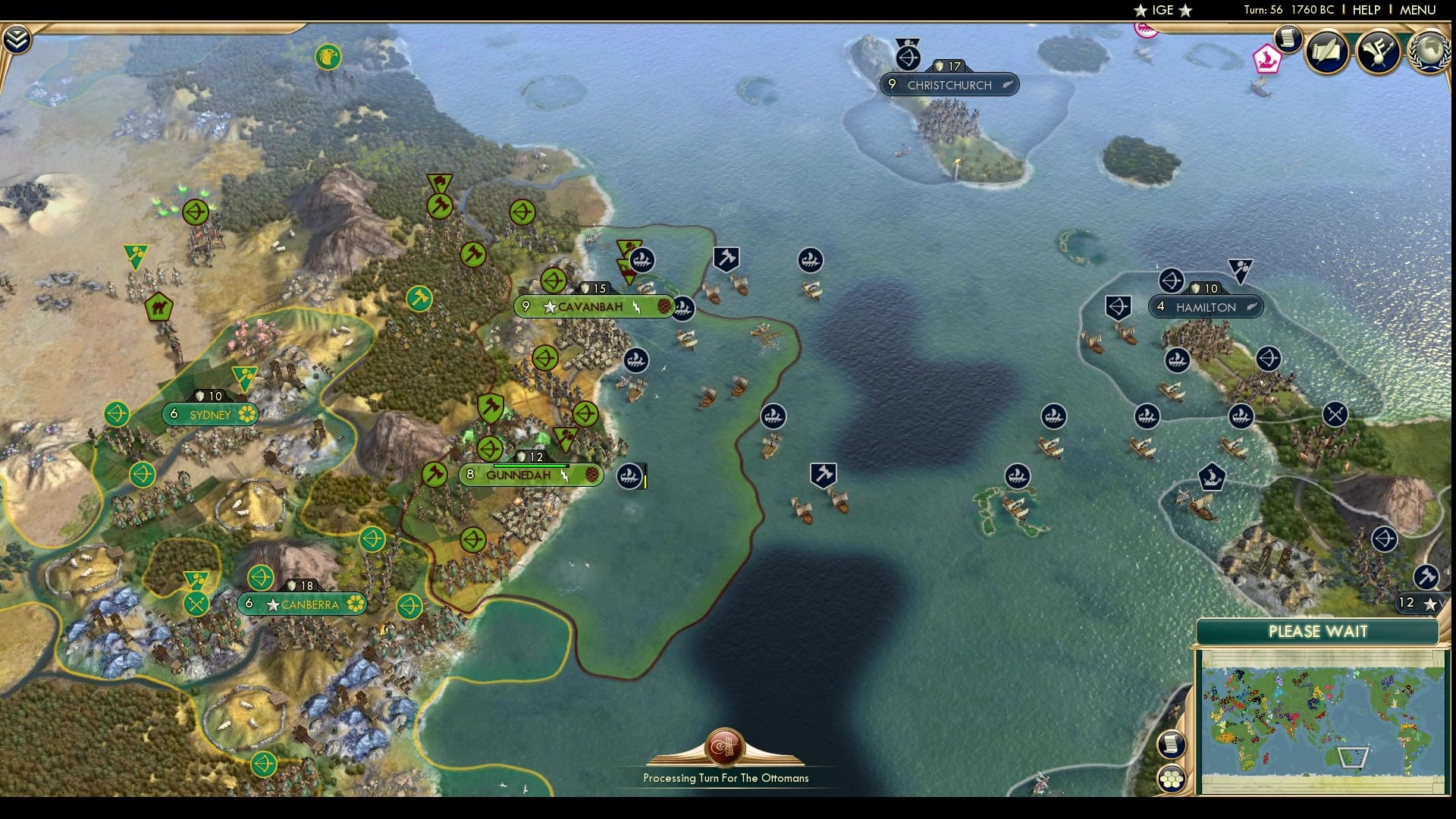Toggle strategic view with the hex grid icon
The image size is (1456, 819).
(1171, 779)
